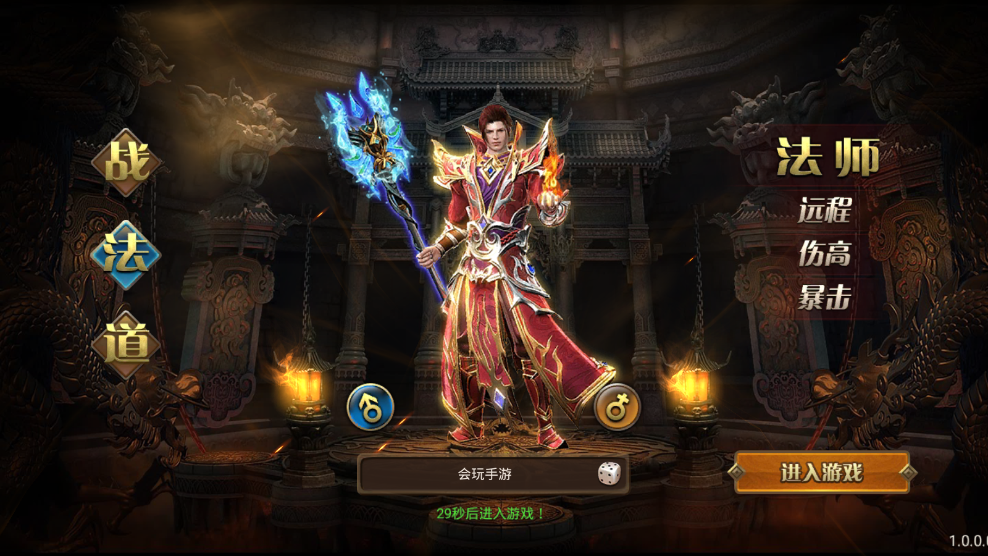Pick the blue male gender icon
Screen dimensions: 988x556
pos(370,407)
